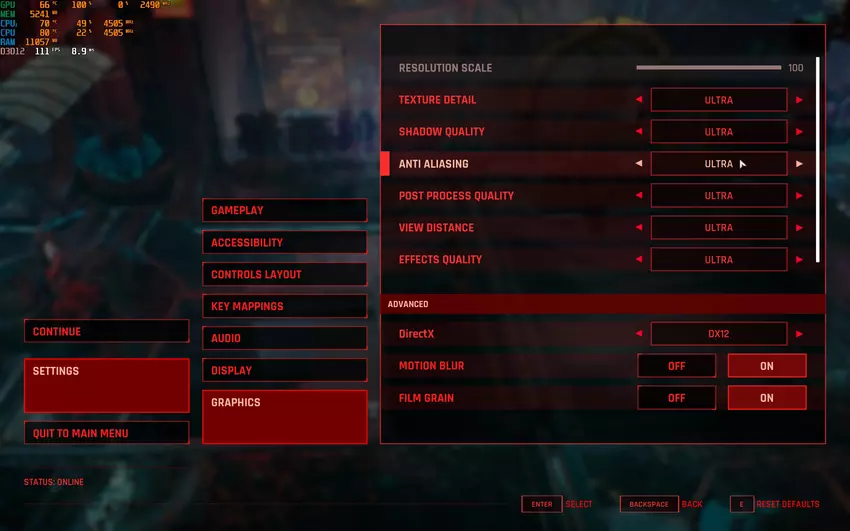Open the Display settings section
The width and height of the screenshot is (850, 531).
(x=284, y=370)
